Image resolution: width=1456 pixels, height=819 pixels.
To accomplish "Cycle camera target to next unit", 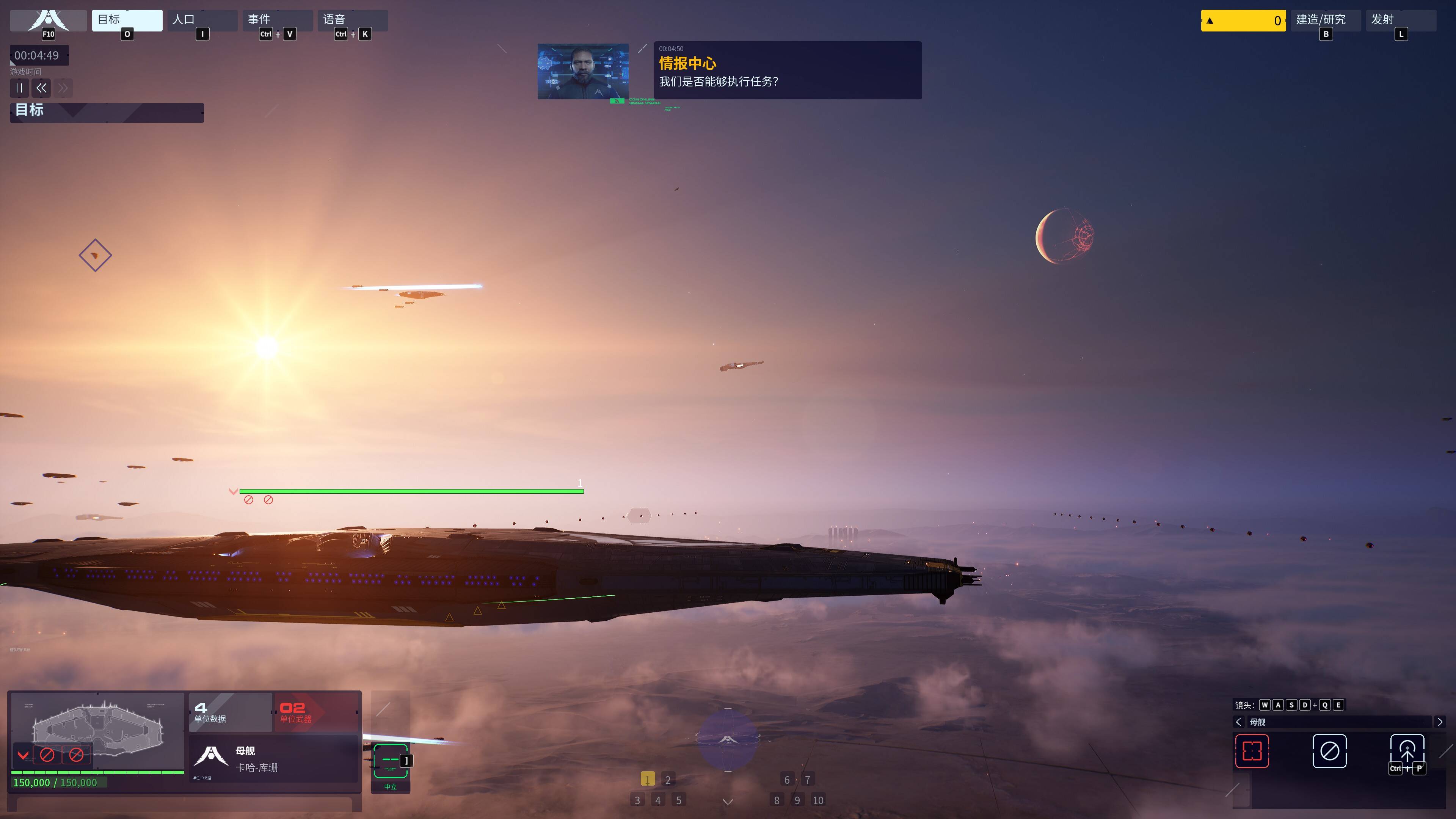I will coord(1440,722).
